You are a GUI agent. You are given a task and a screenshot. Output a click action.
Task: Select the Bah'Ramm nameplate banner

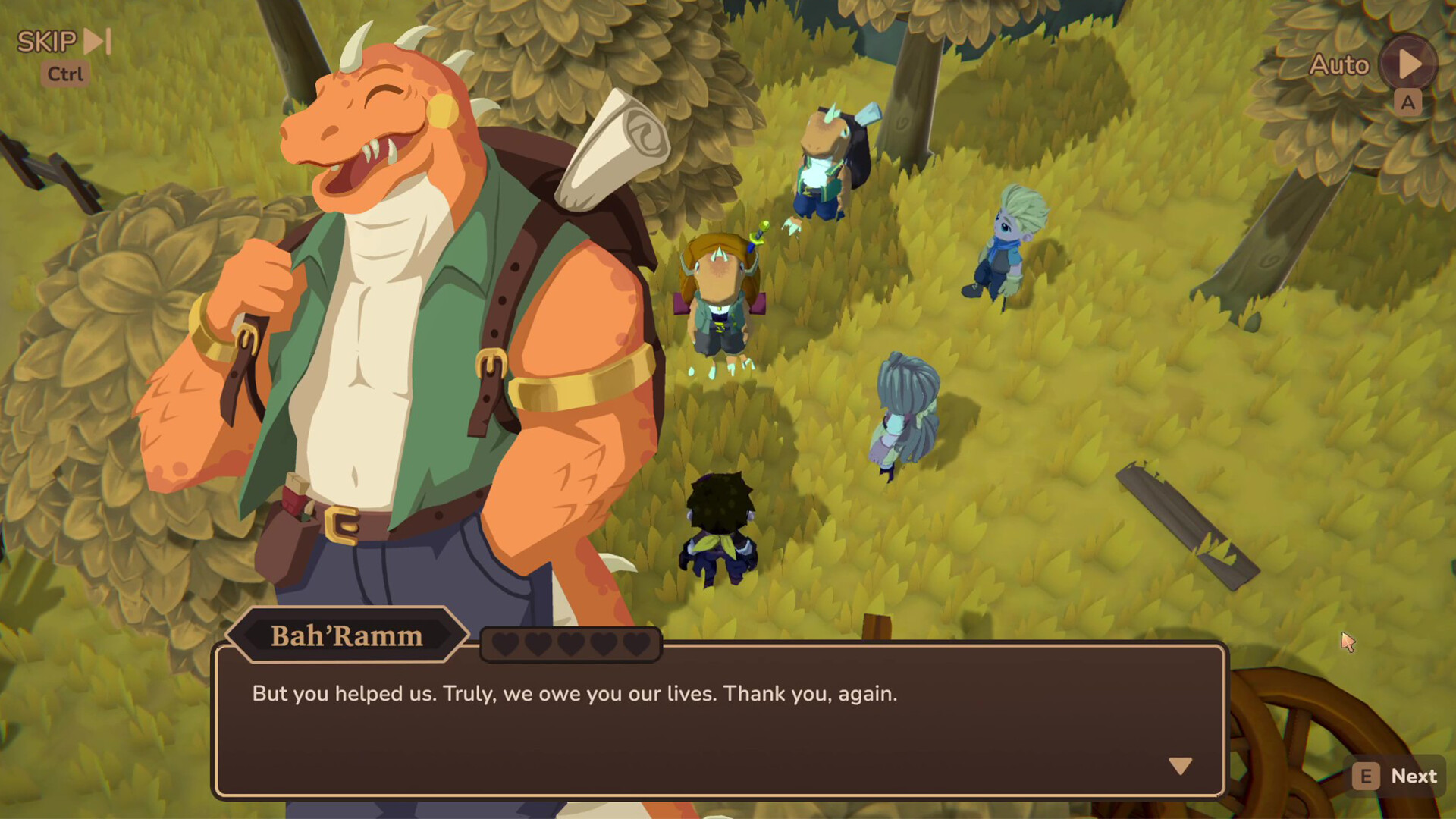point(347,635)
